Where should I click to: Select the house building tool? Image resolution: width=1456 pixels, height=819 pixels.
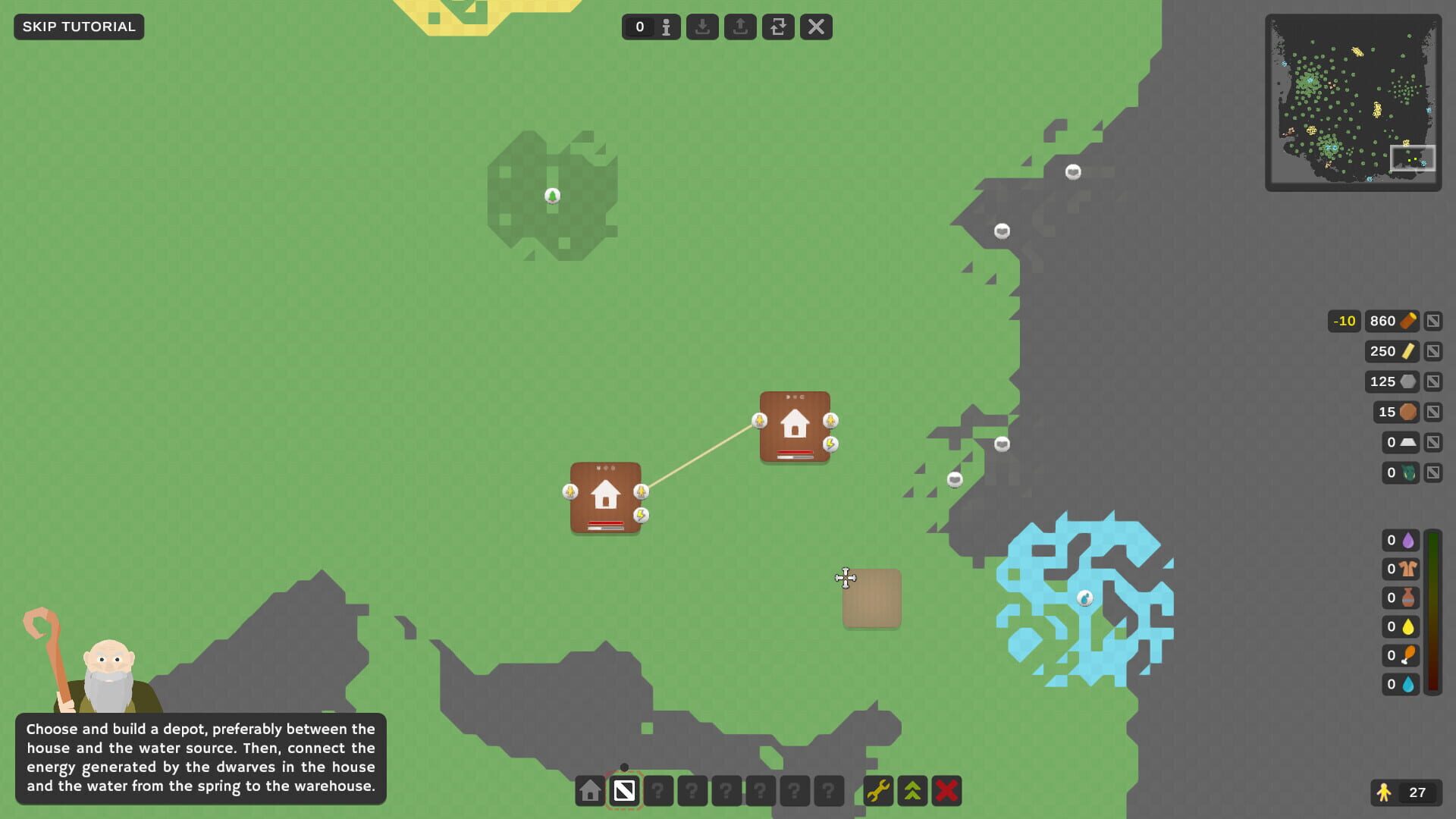(x=590, y=791)
